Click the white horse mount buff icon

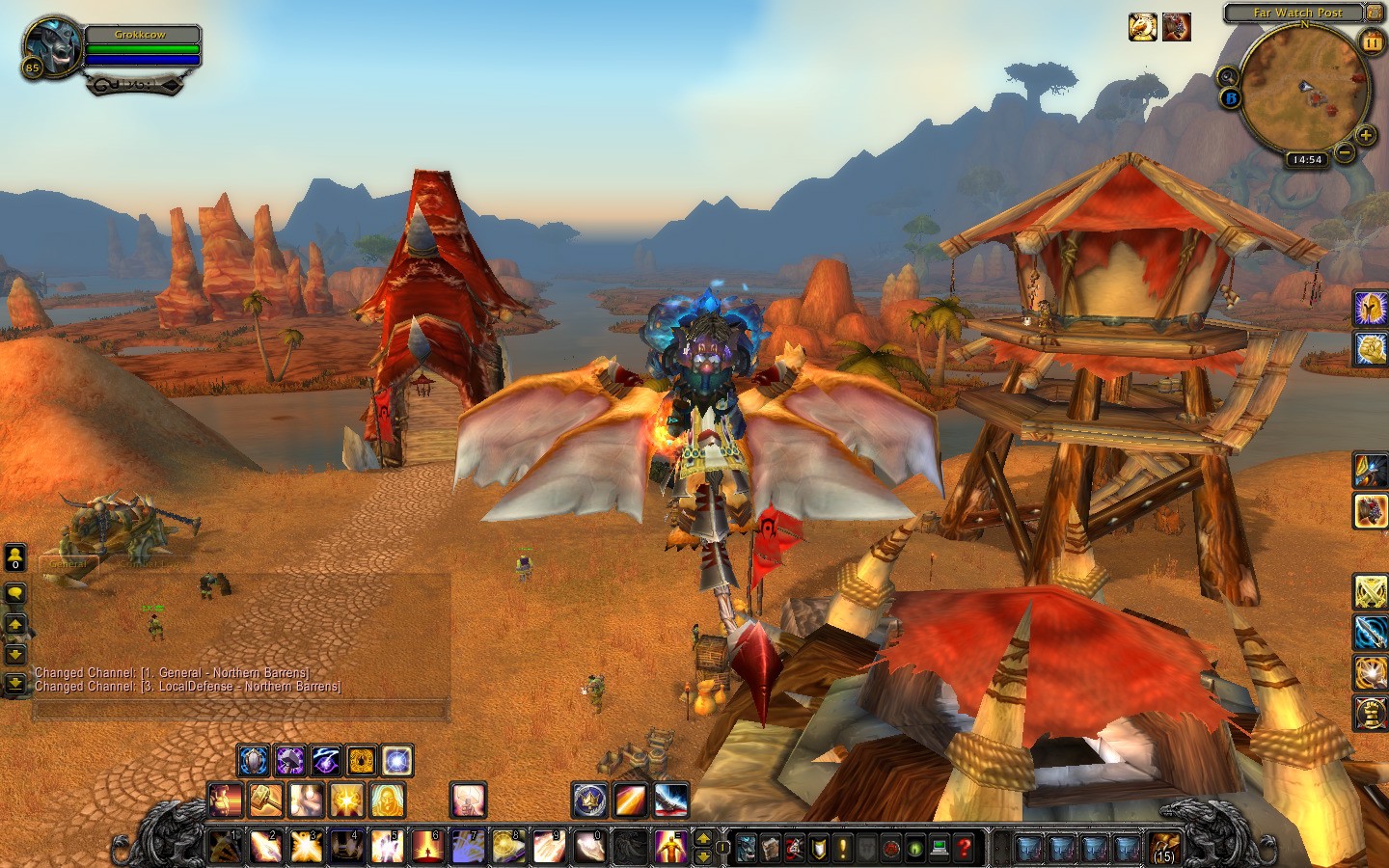click(x=1143, y=27)
